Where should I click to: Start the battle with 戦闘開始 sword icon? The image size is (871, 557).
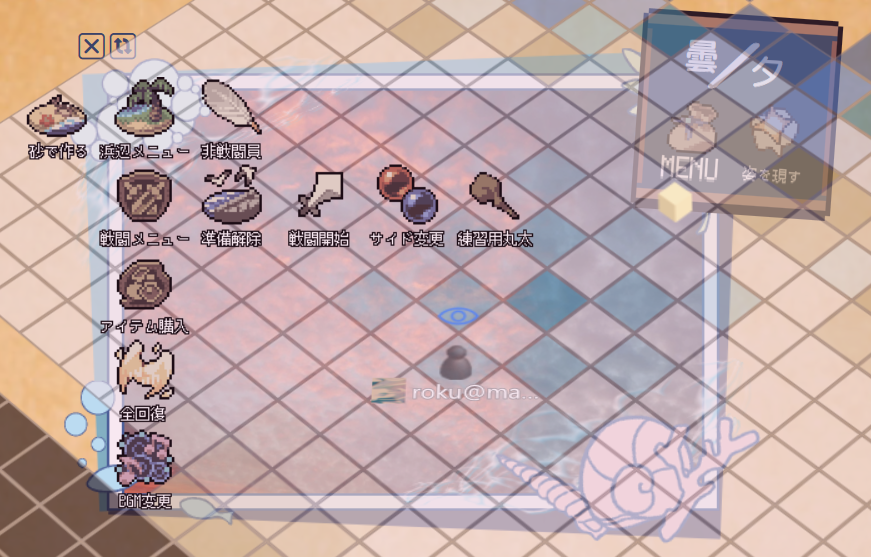(319, 196)
